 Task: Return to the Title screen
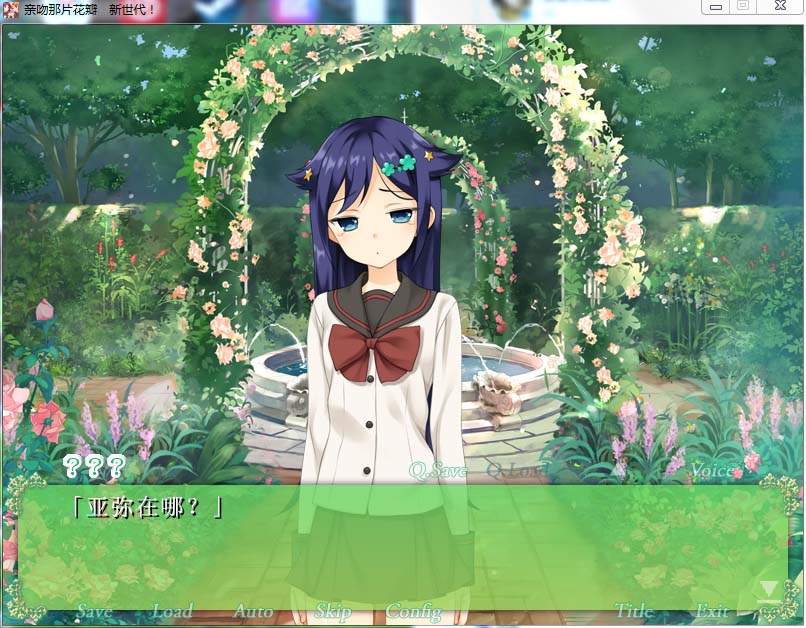[634, 611]
